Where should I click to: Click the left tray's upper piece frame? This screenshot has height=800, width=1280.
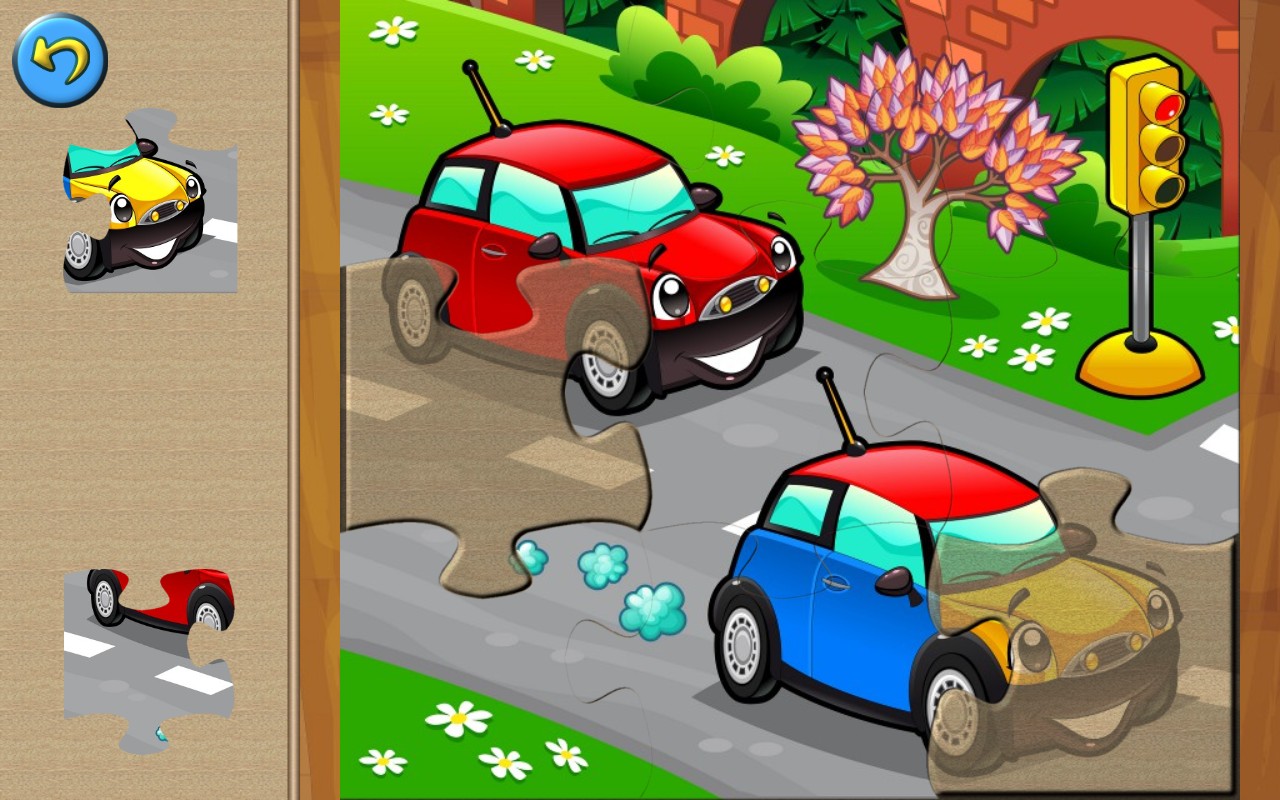point(150,205)
